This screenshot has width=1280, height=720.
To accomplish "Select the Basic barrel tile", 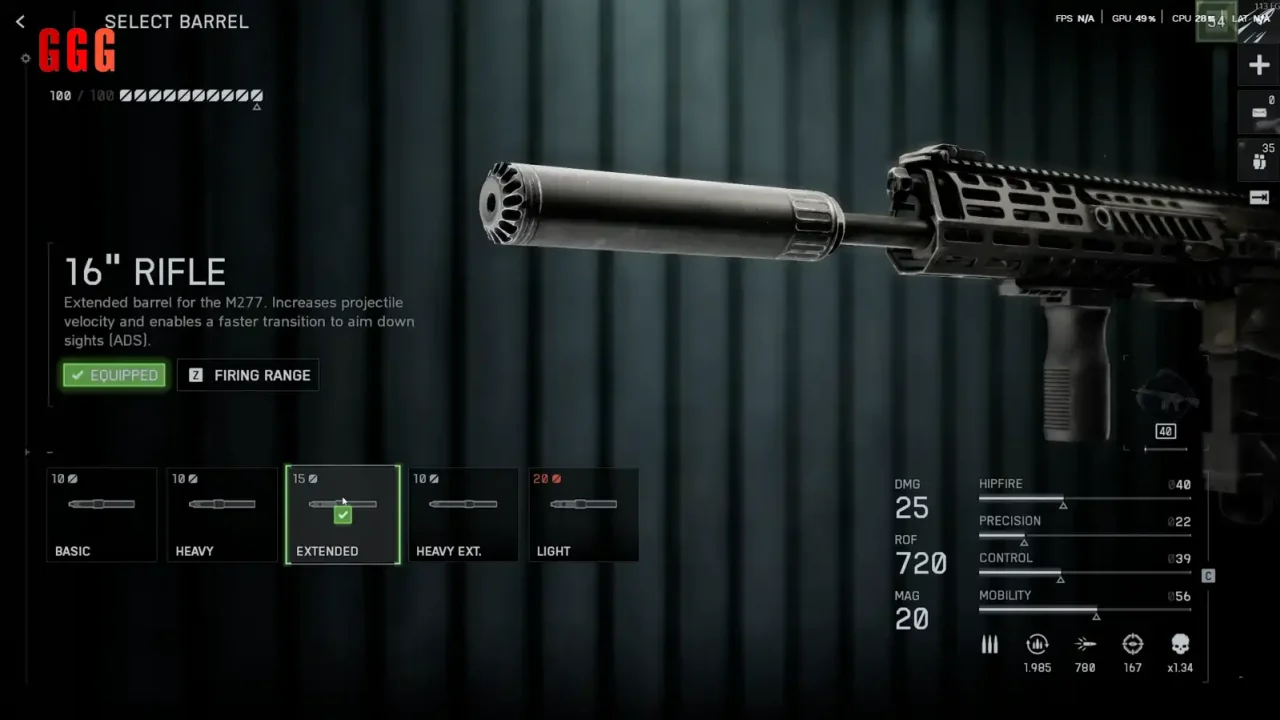I will point(102,514).
